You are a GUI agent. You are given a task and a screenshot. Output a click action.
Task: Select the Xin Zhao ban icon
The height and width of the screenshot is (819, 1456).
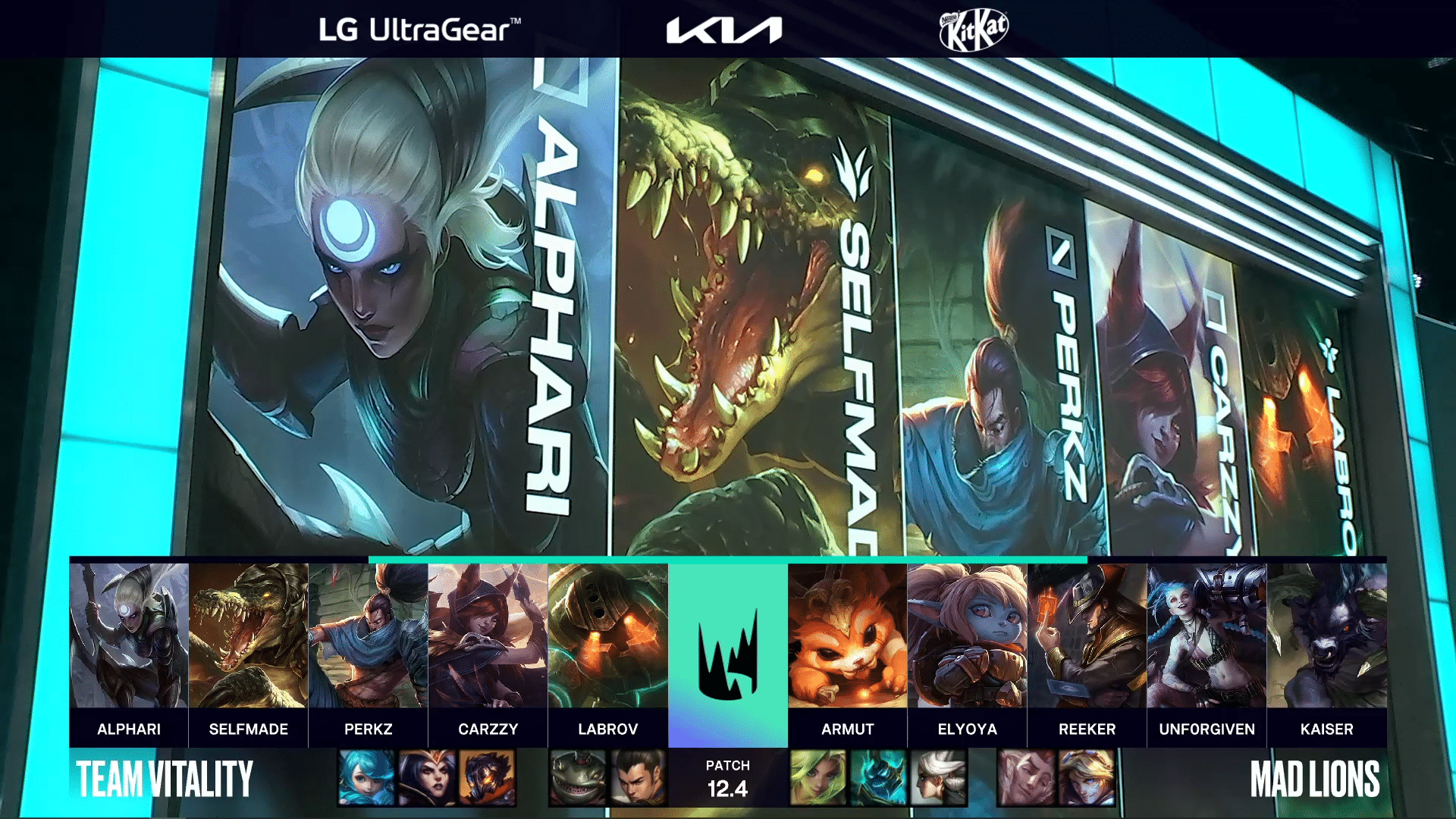coord(639,777)
